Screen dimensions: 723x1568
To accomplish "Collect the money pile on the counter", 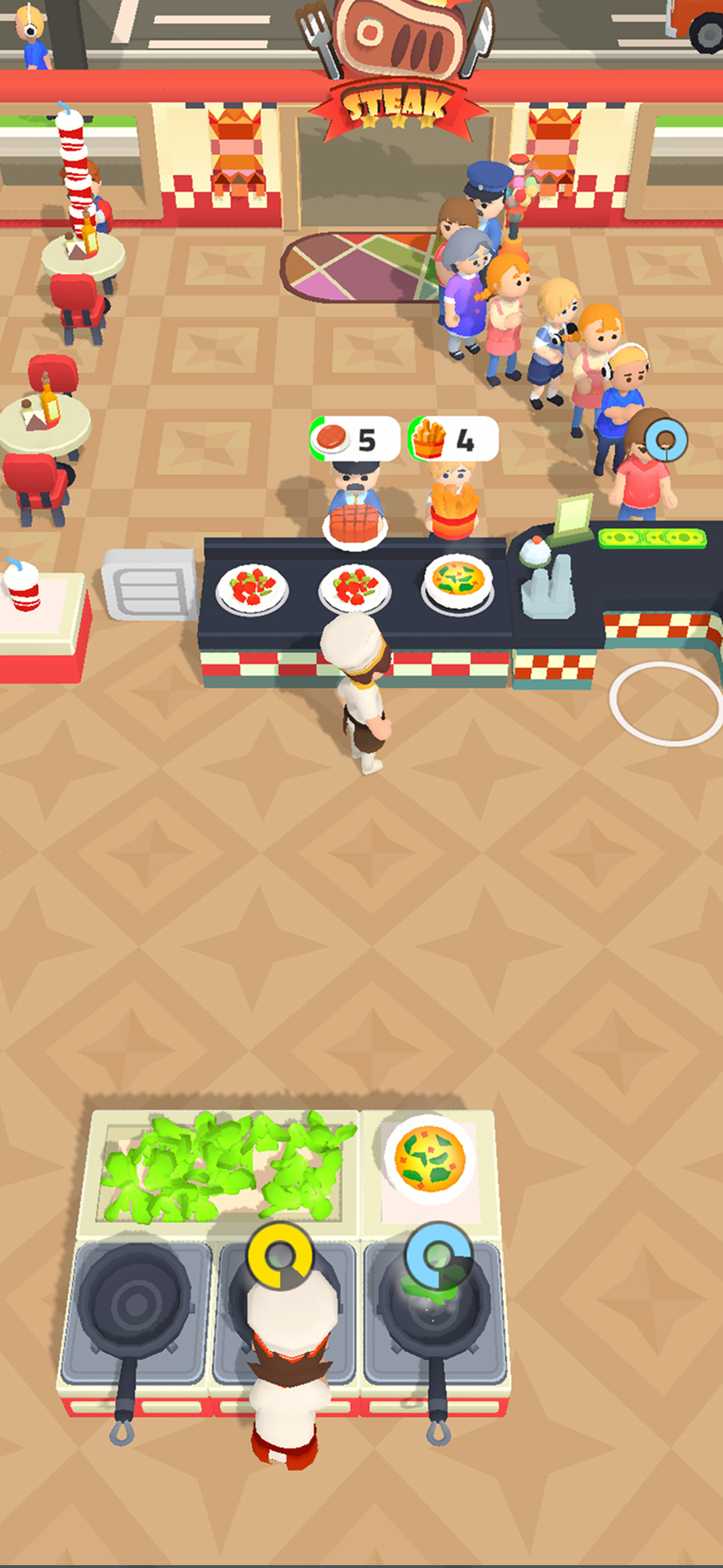I will click(x=650, y=540).
